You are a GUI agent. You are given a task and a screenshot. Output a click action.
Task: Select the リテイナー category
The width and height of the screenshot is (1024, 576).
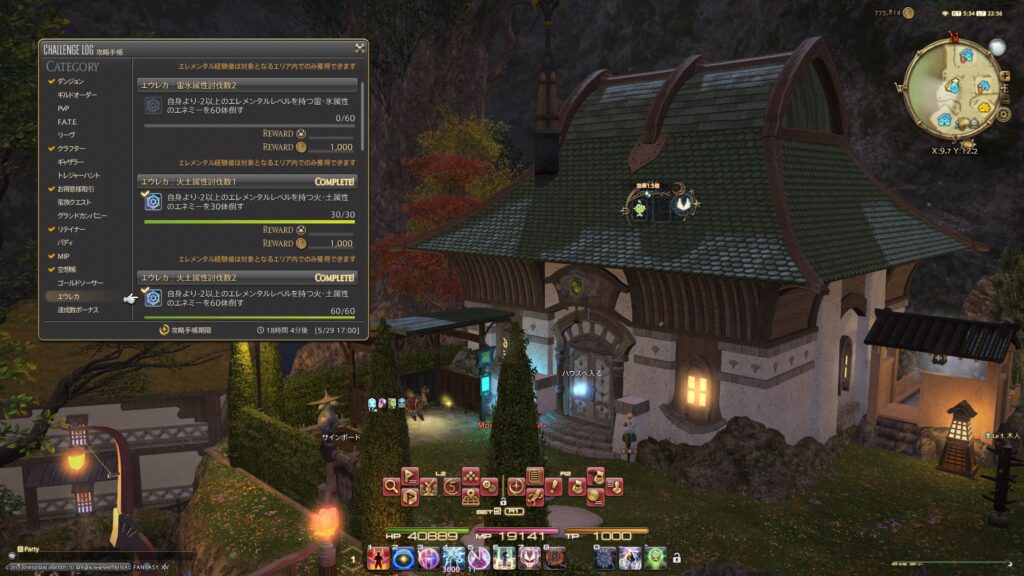[71, 229]
